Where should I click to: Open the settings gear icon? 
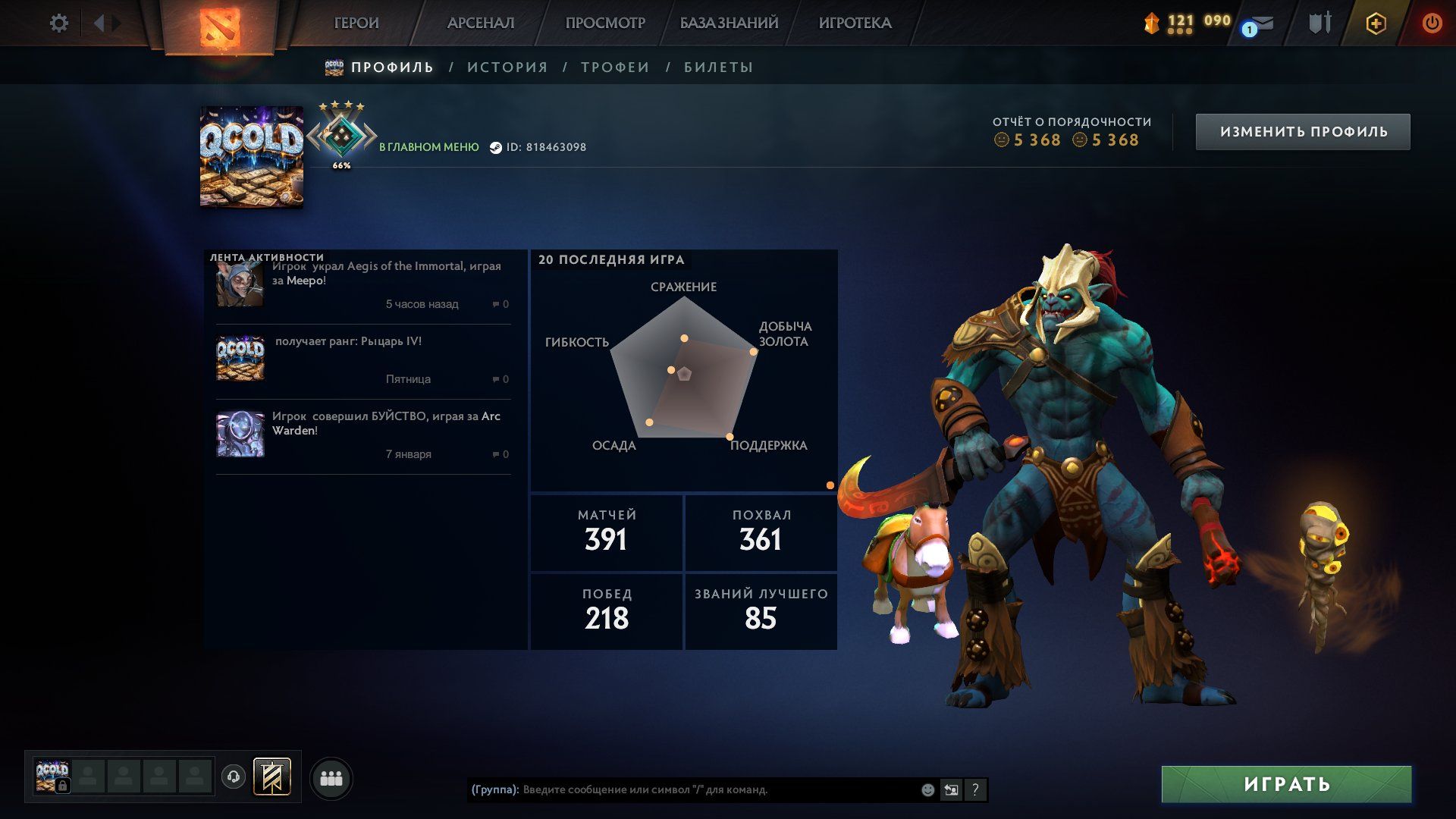coord(58,24)
